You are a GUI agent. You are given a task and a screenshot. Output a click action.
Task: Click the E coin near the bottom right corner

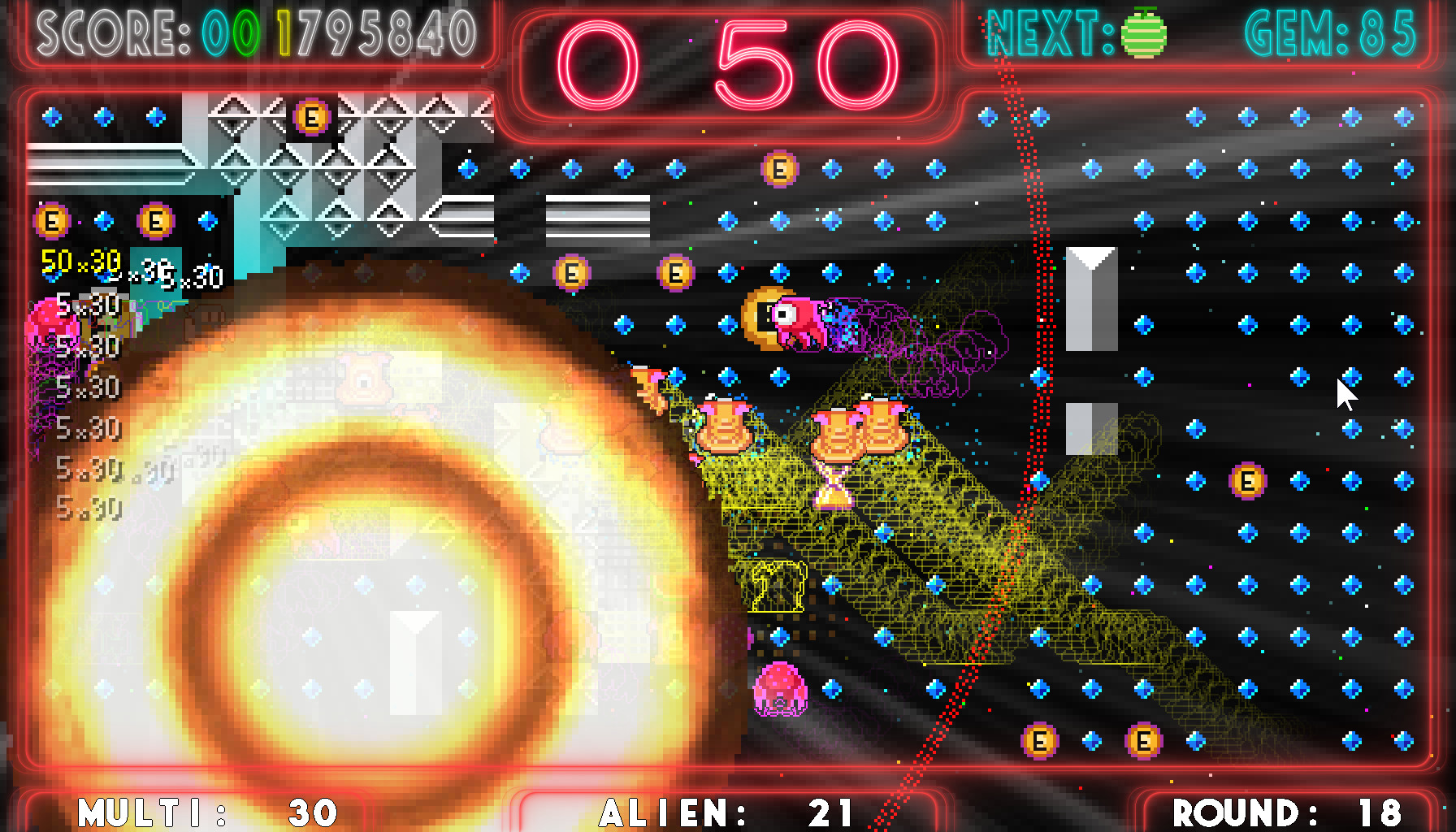click(x=1144, y=742)
